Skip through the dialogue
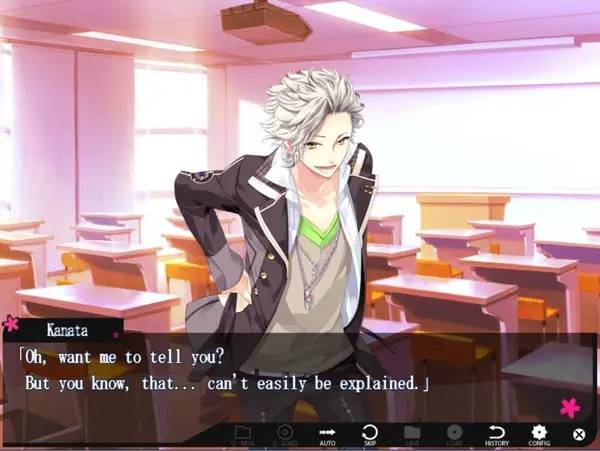 (x=370, y=434)
